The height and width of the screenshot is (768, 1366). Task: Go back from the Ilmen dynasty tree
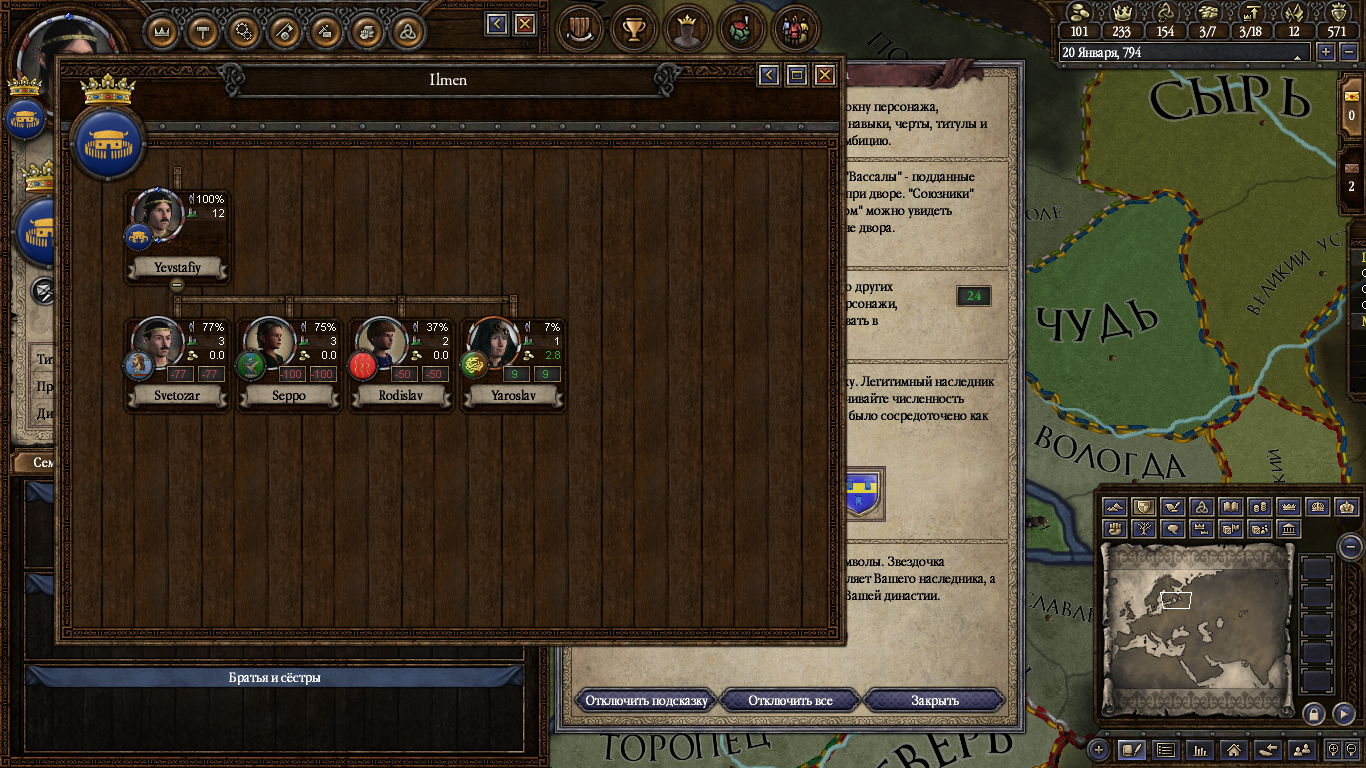pos(768,75)
